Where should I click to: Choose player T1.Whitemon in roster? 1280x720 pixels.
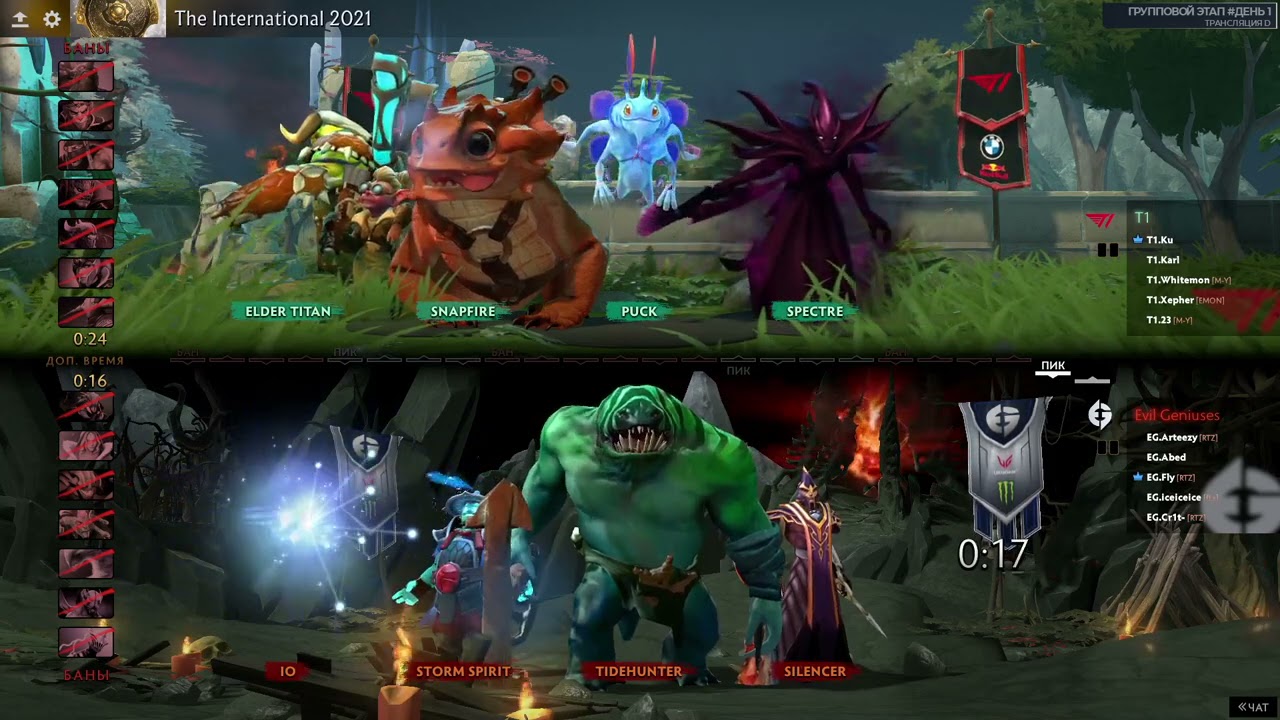point(1178,280)
